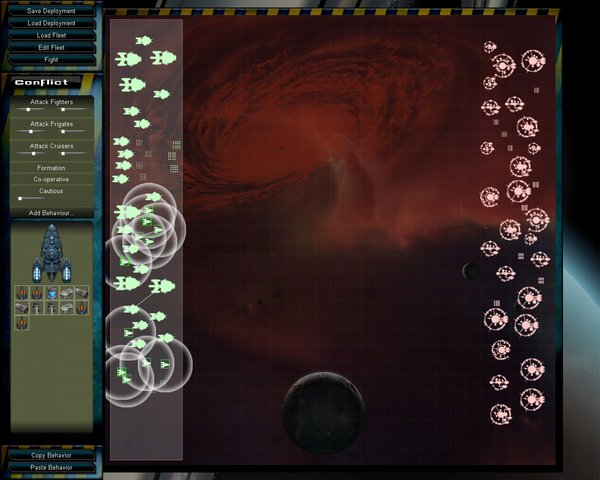Choose Load Fleet

coord(51,35)
